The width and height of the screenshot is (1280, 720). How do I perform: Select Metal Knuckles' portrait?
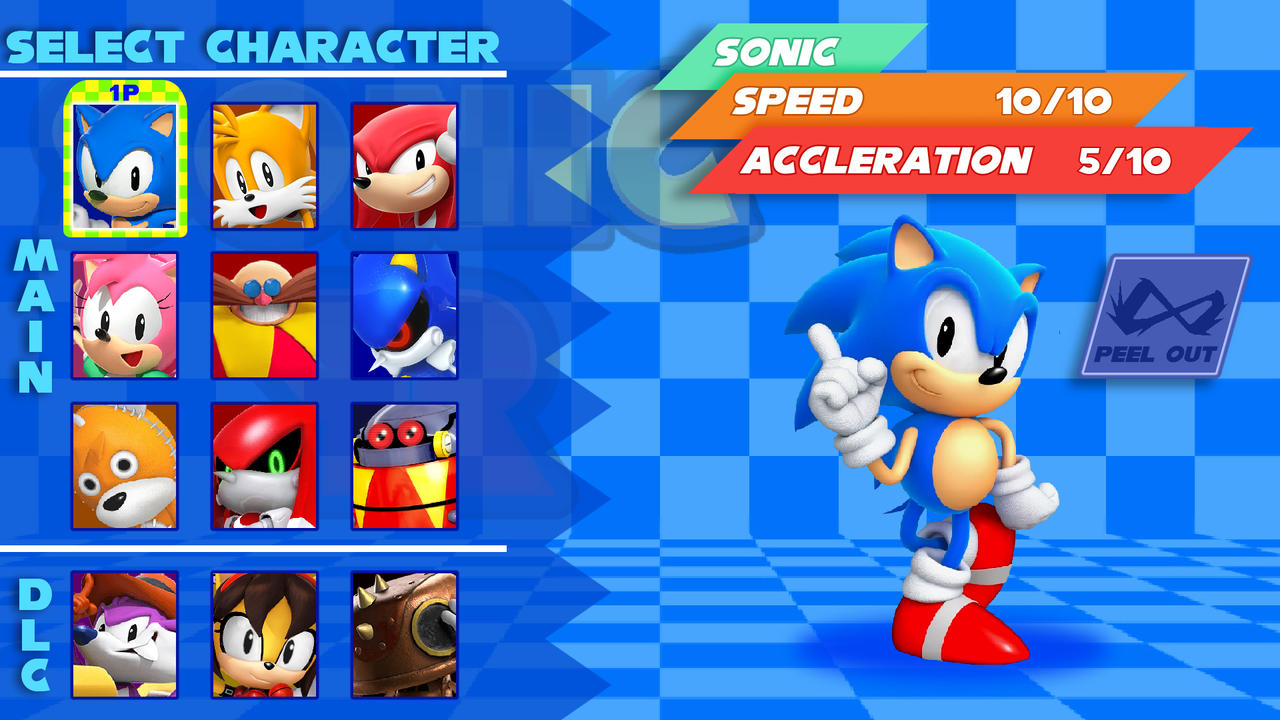263,465
